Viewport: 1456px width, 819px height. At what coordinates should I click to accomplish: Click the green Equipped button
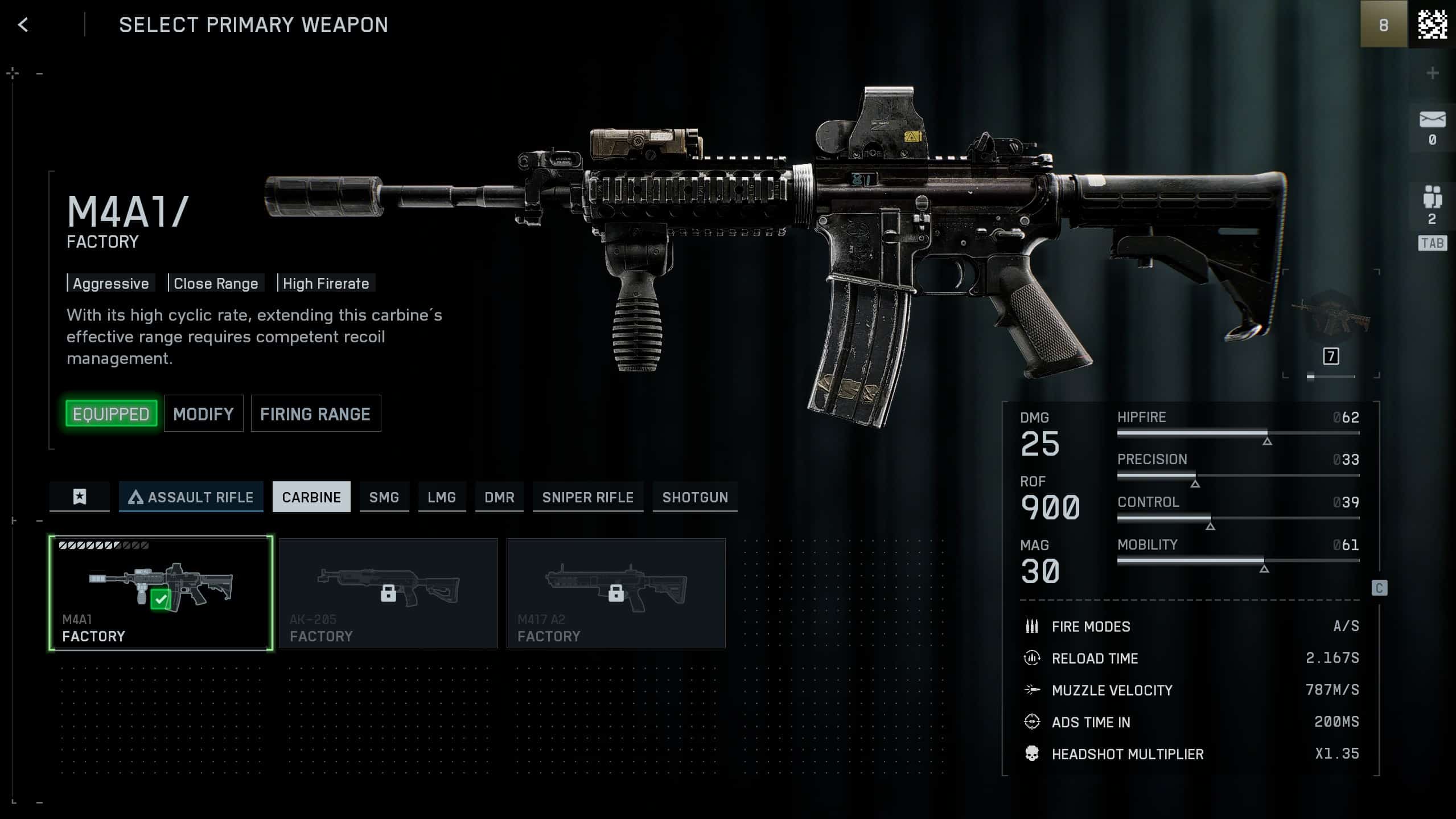pos(111,414)
